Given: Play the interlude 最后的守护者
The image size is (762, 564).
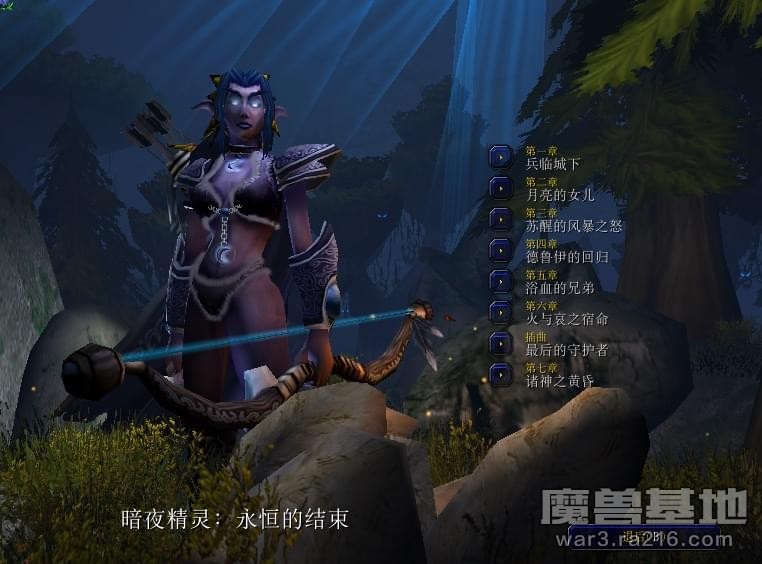Looking at the screenshot, I should (x=501, y=343).
